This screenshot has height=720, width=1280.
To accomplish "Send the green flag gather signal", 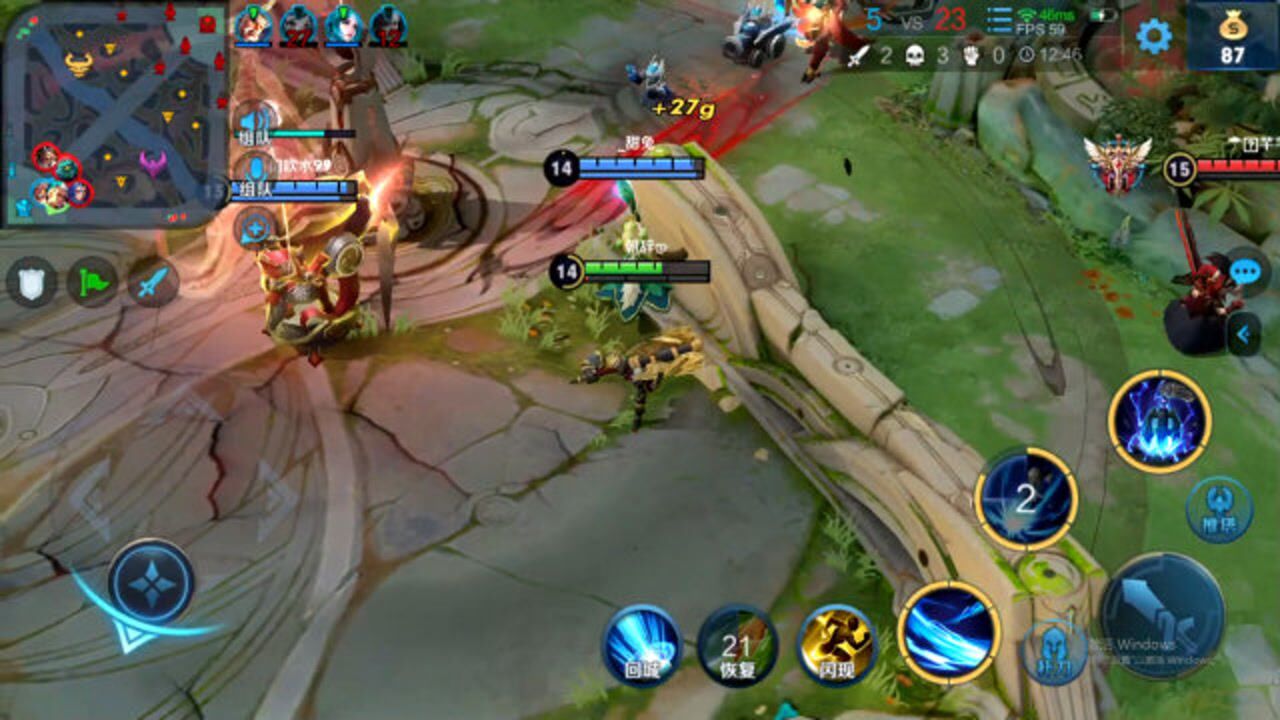I will click(x=92, y=282).
